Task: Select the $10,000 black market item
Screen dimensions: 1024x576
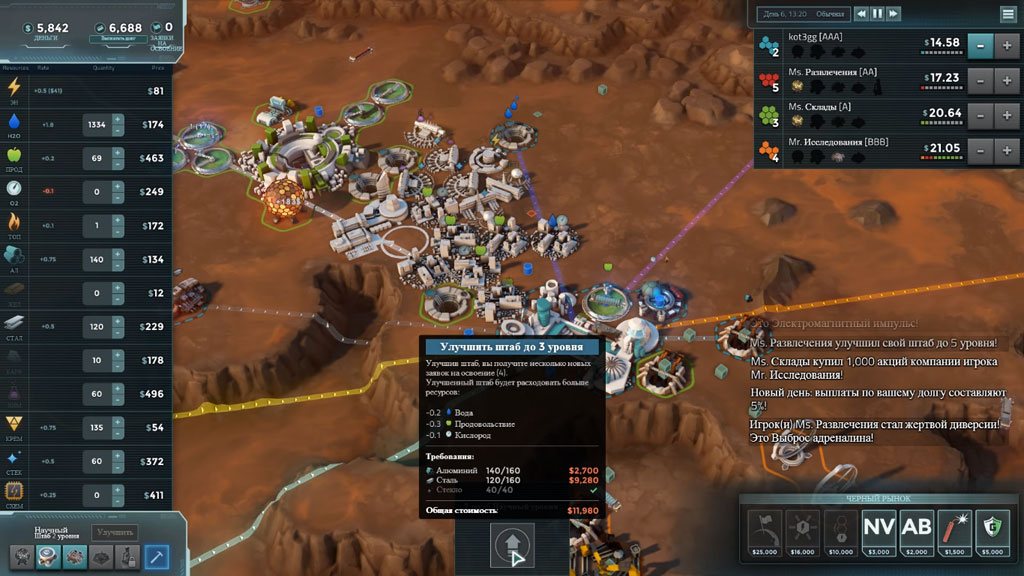Action: (x=840, y=527)
